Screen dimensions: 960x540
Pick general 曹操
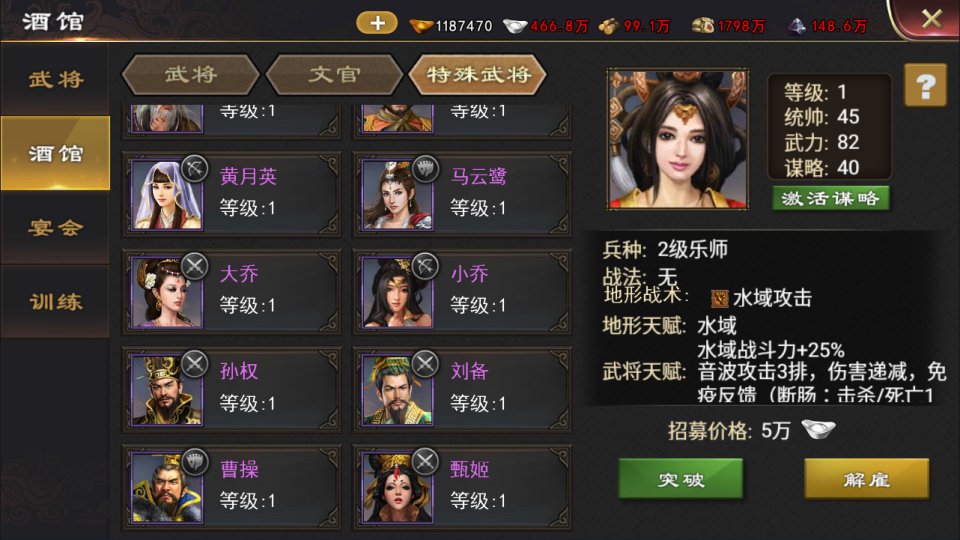[x=231, y=485]
